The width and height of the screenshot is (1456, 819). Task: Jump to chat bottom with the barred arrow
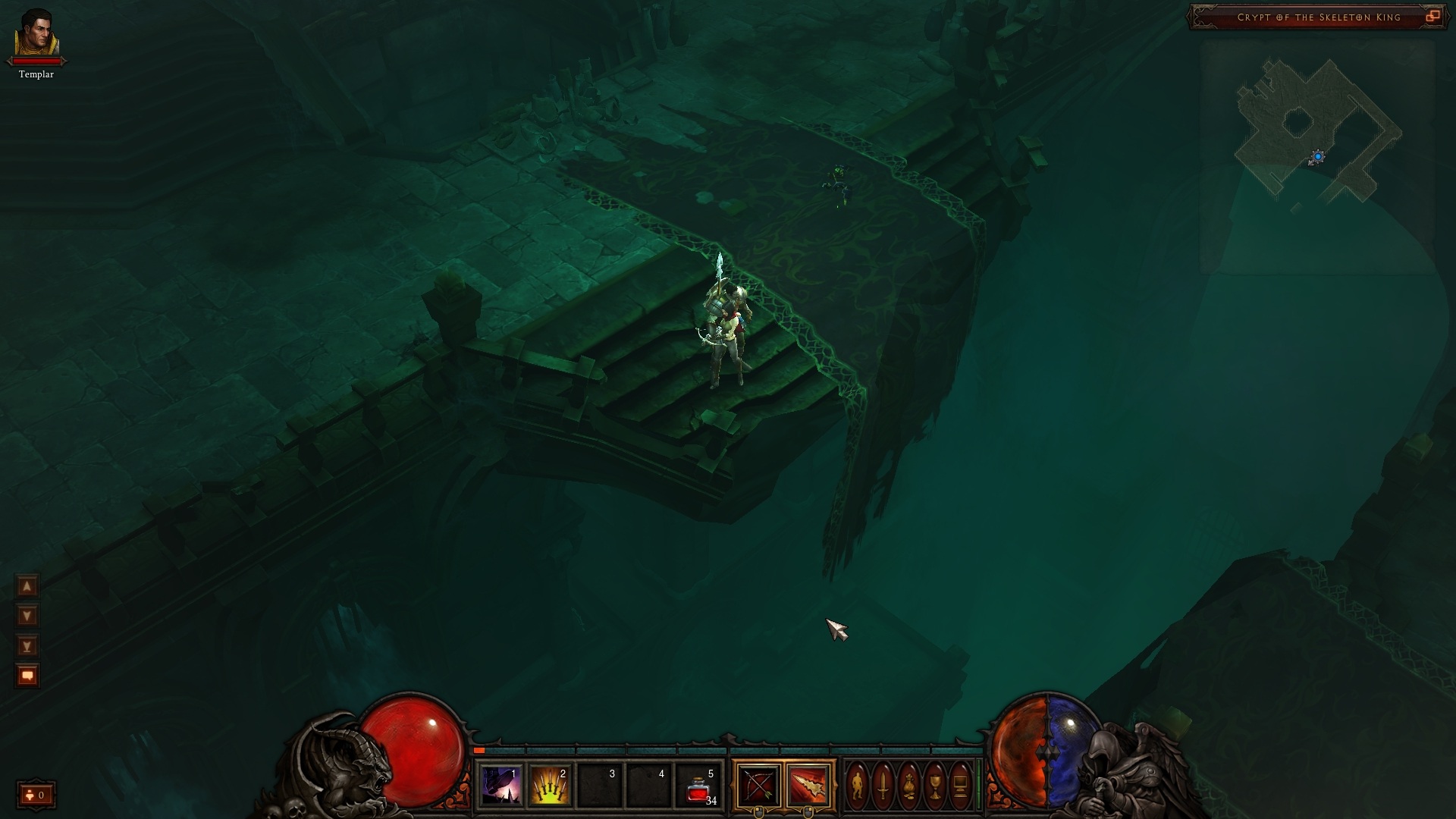click(x=27, y=645)
